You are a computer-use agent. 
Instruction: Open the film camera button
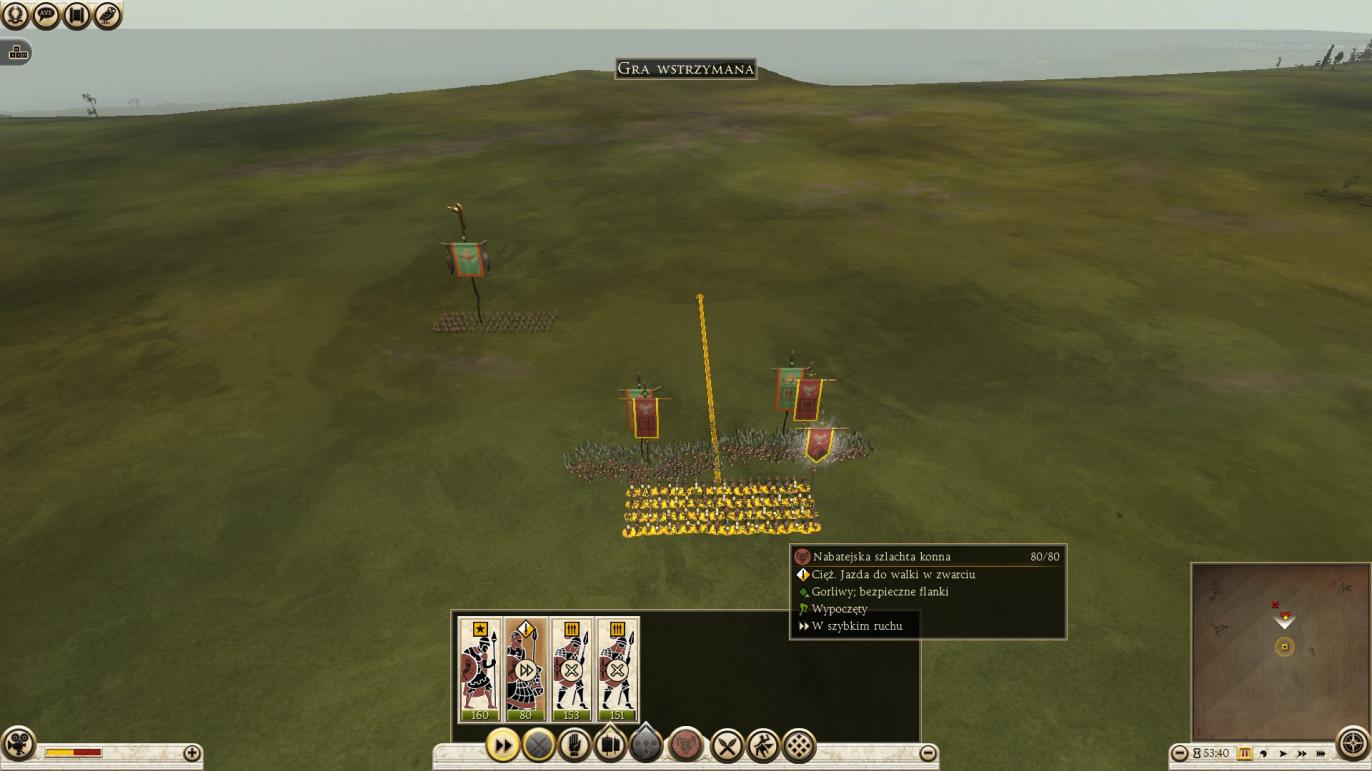pos(18,744)
